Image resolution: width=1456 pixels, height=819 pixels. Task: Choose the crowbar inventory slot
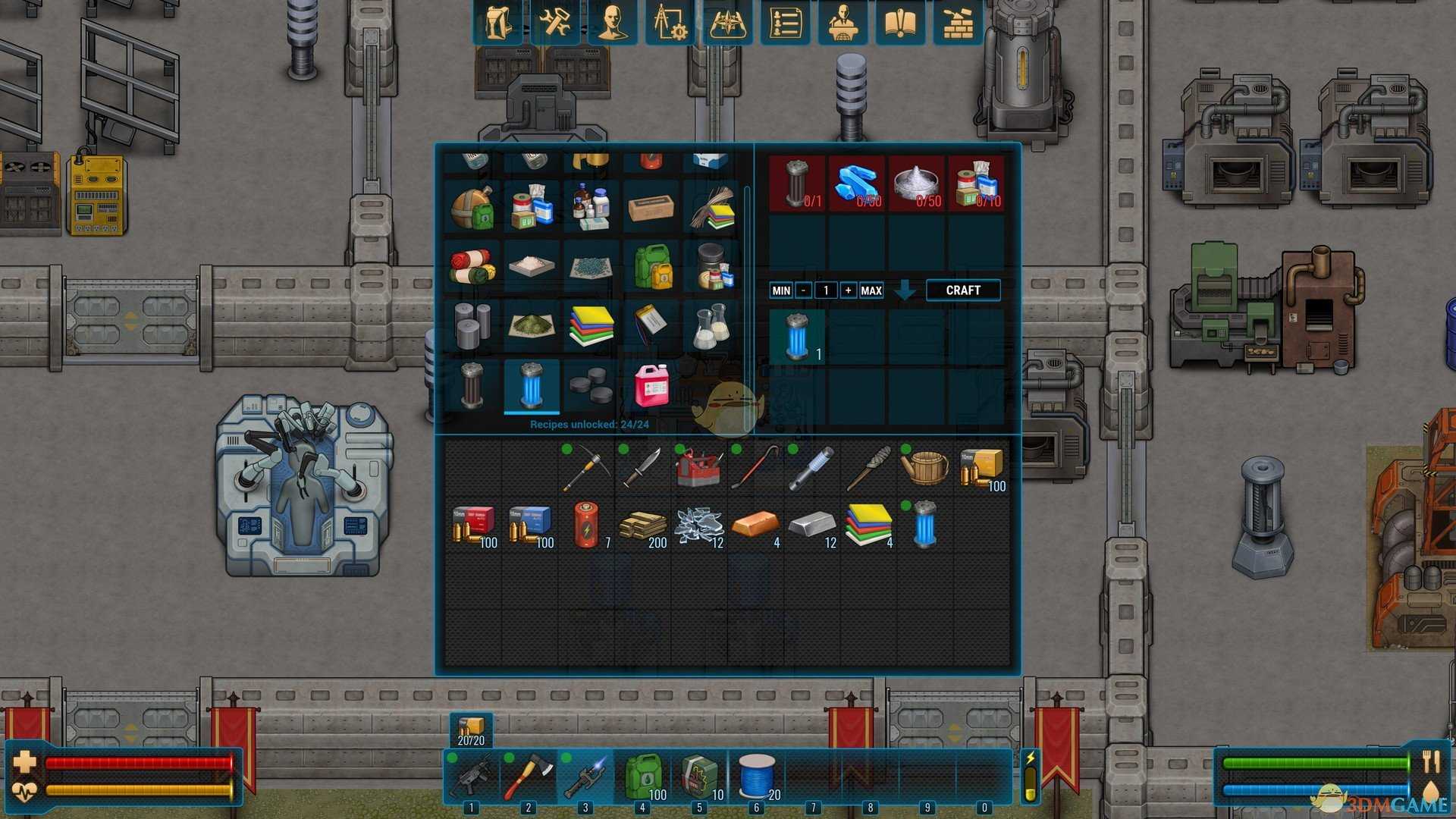(755, 468)
